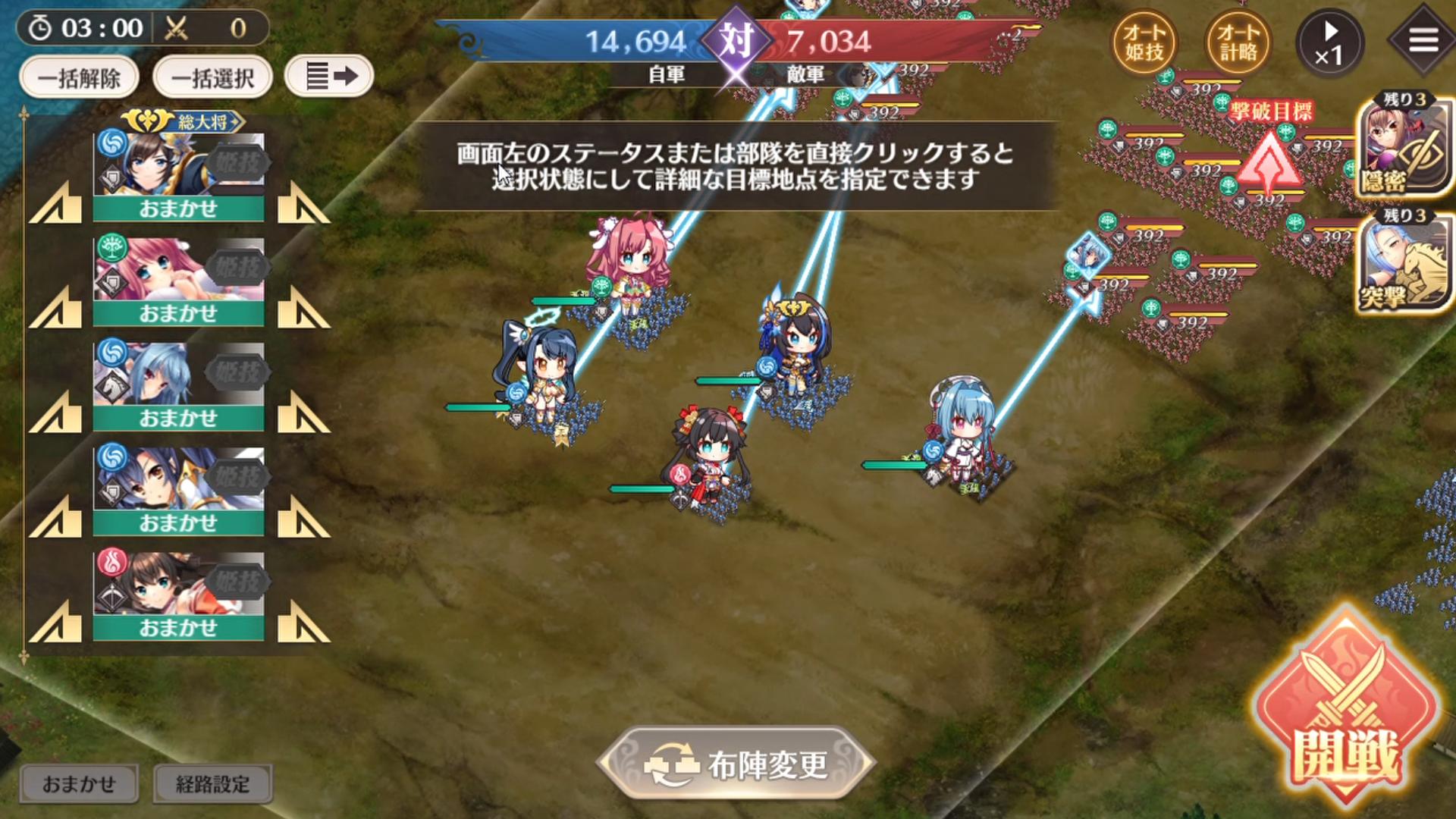This screenshot has height=819, width=1456.
Task: Toggle the ×1 battle speed control
Action: pyautogui.click(x=1333, y=43)
